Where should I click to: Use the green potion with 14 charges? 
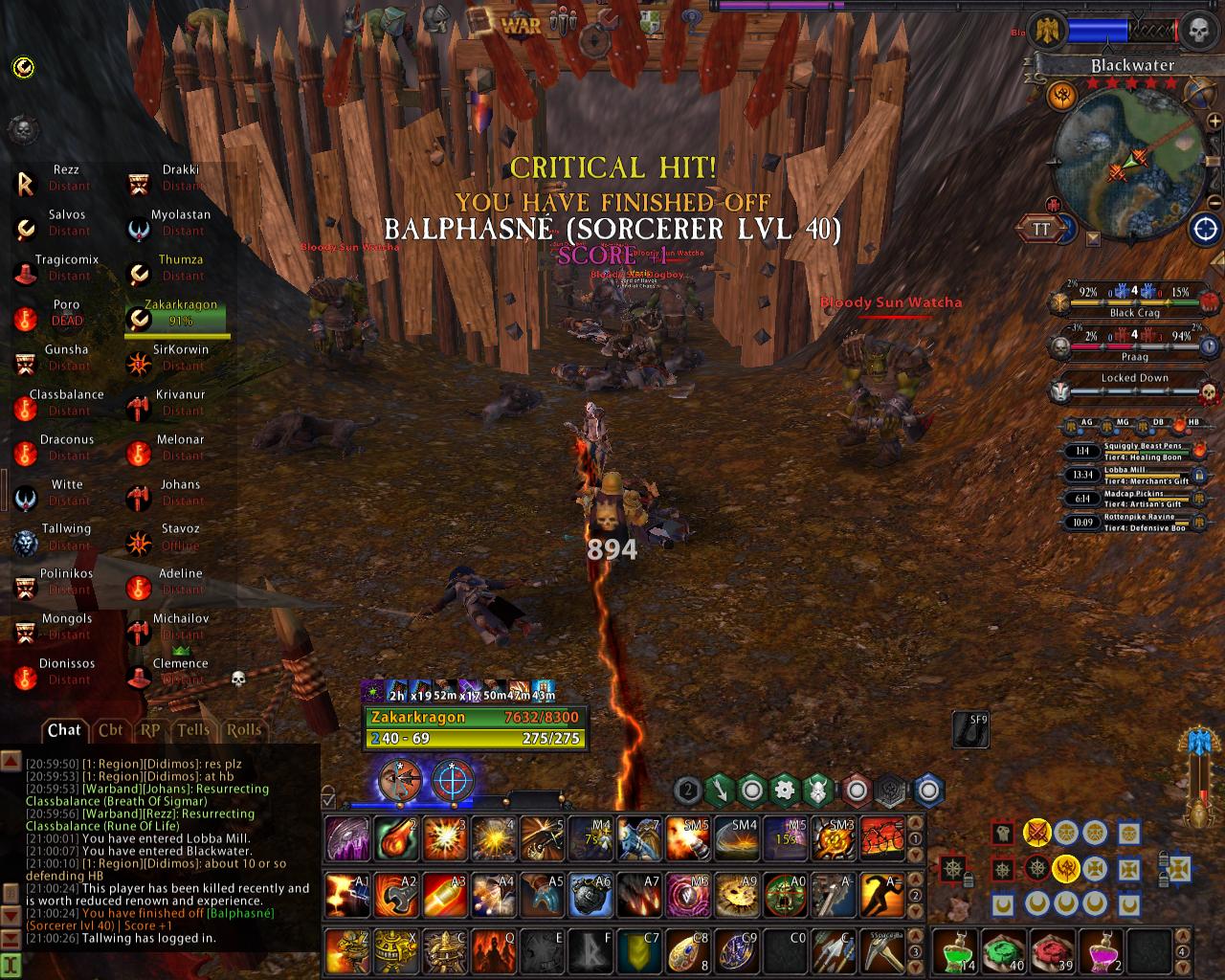(956, 950)
